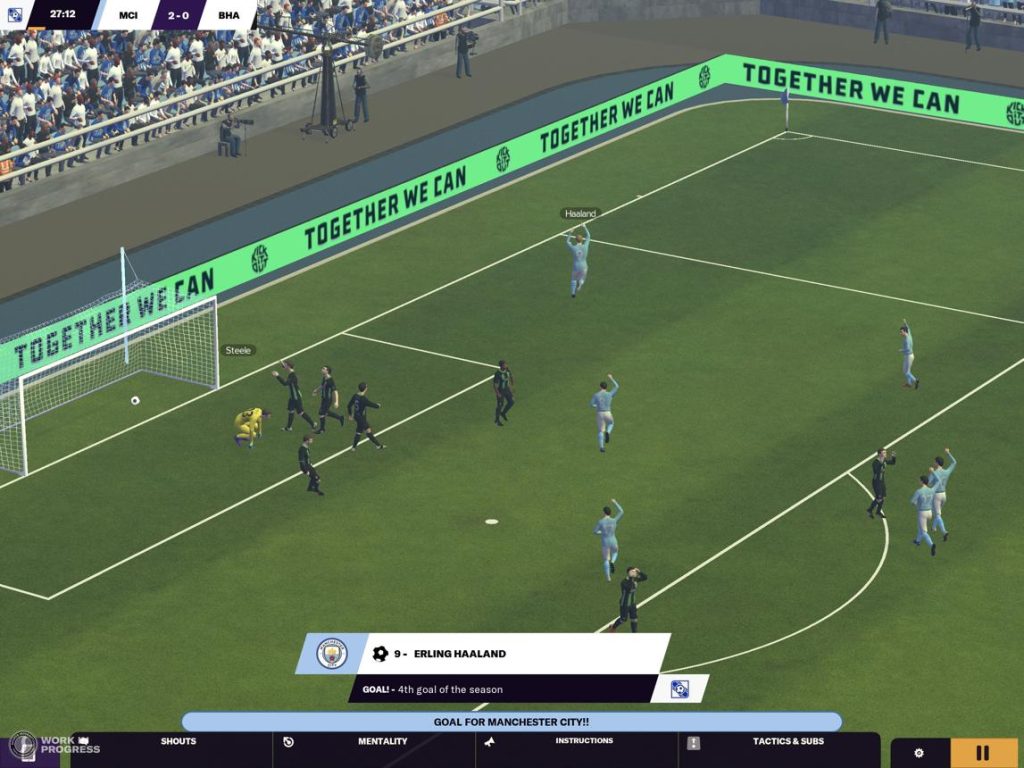Open match settings gear
1024x768 pixels.
[x=919, y=753]
